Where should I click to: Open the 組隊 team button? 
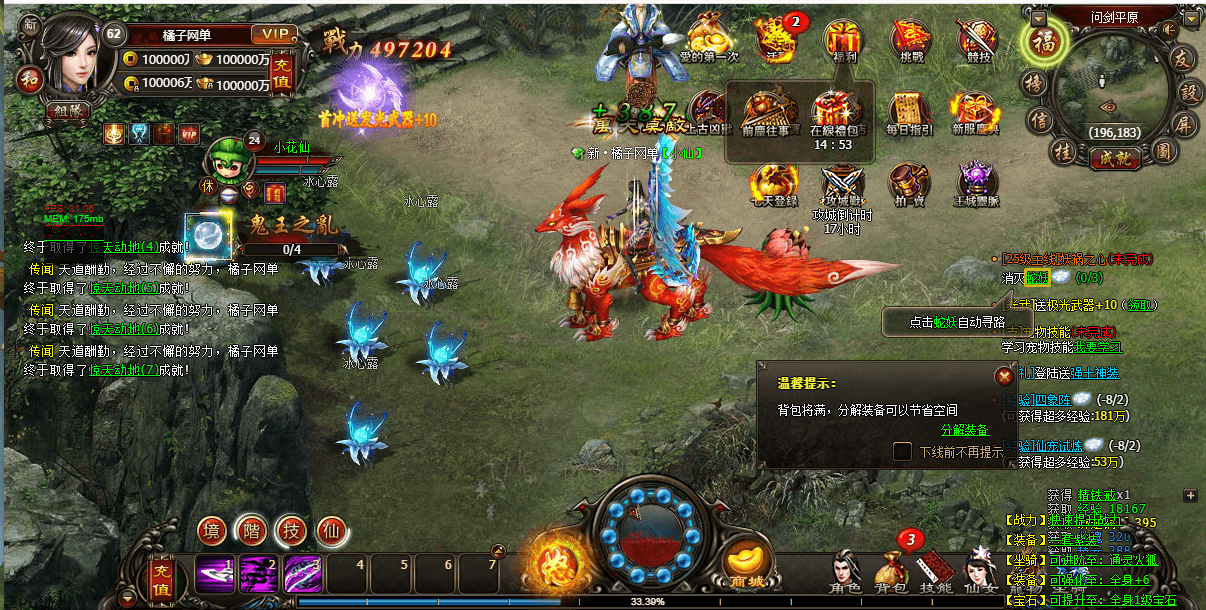tap(66, 111)
